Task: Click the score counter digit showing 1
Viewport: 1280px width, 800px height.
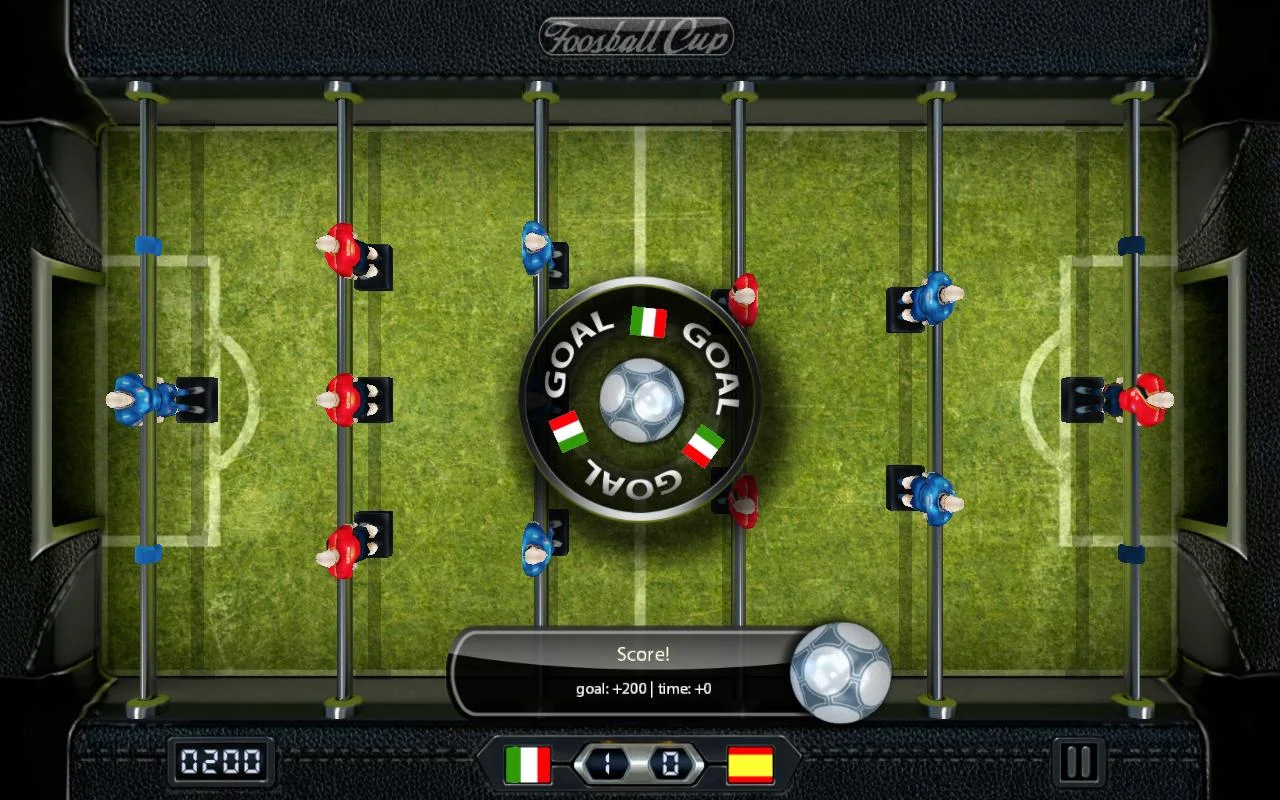Action: coord(607,765)
